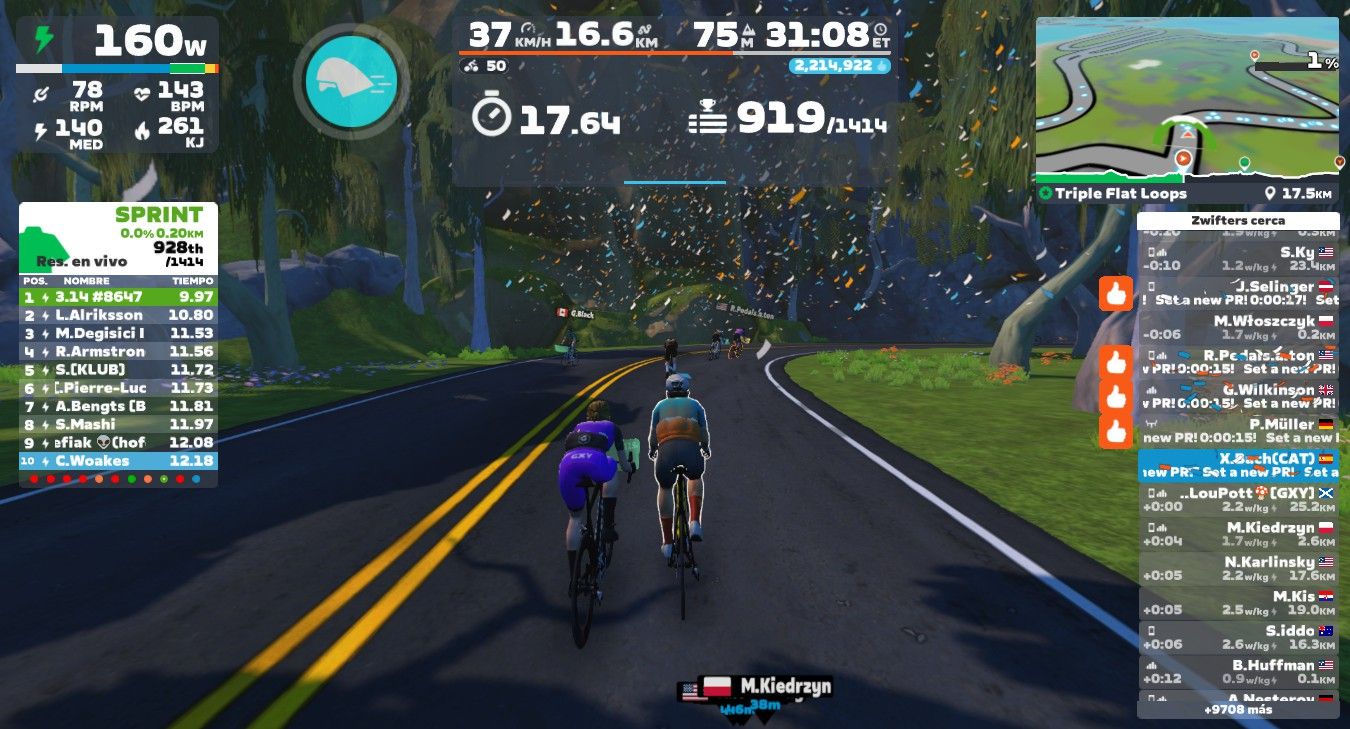Viewport: 1350px width, 729px height.
Task: Open the SPRINT segment header panel
Action: coord(118,238)
